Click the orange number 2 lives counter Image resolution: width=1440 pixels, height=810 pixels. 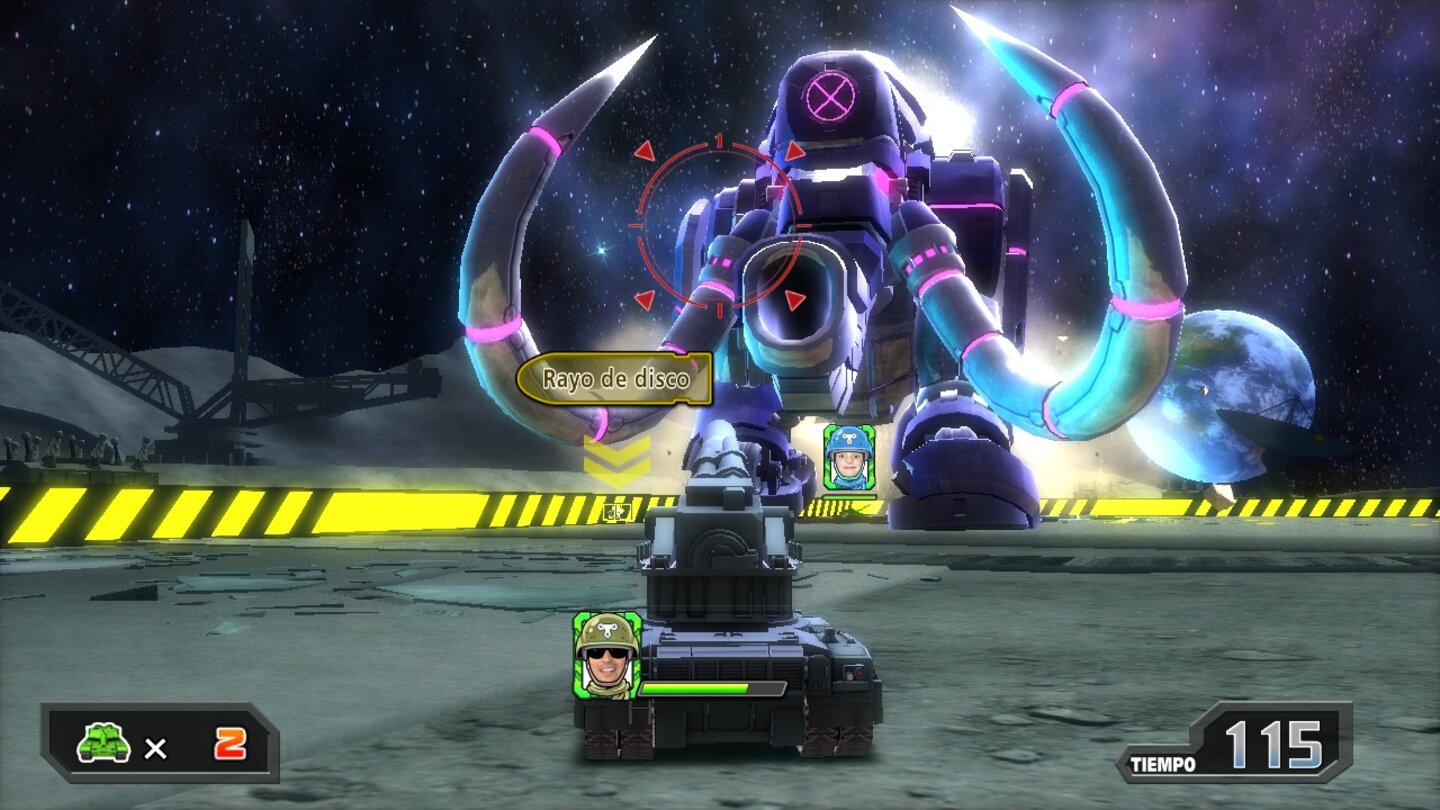point(231,742)
